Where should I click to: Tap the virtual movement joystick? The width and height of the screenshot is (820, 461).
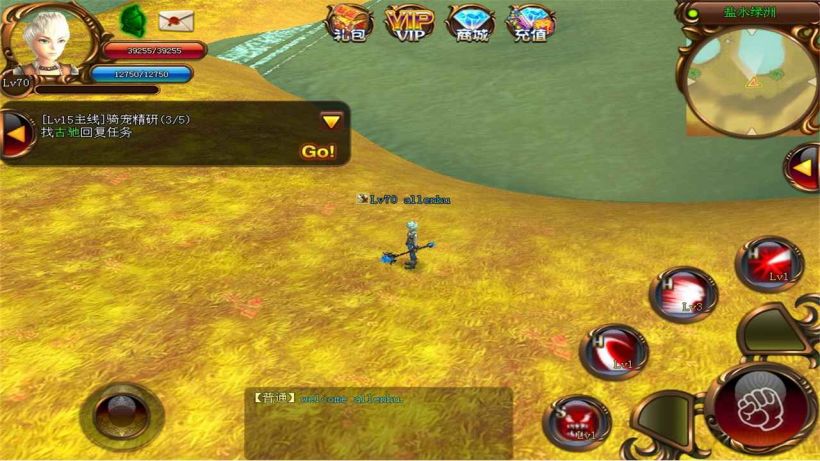tap(121, 411)
